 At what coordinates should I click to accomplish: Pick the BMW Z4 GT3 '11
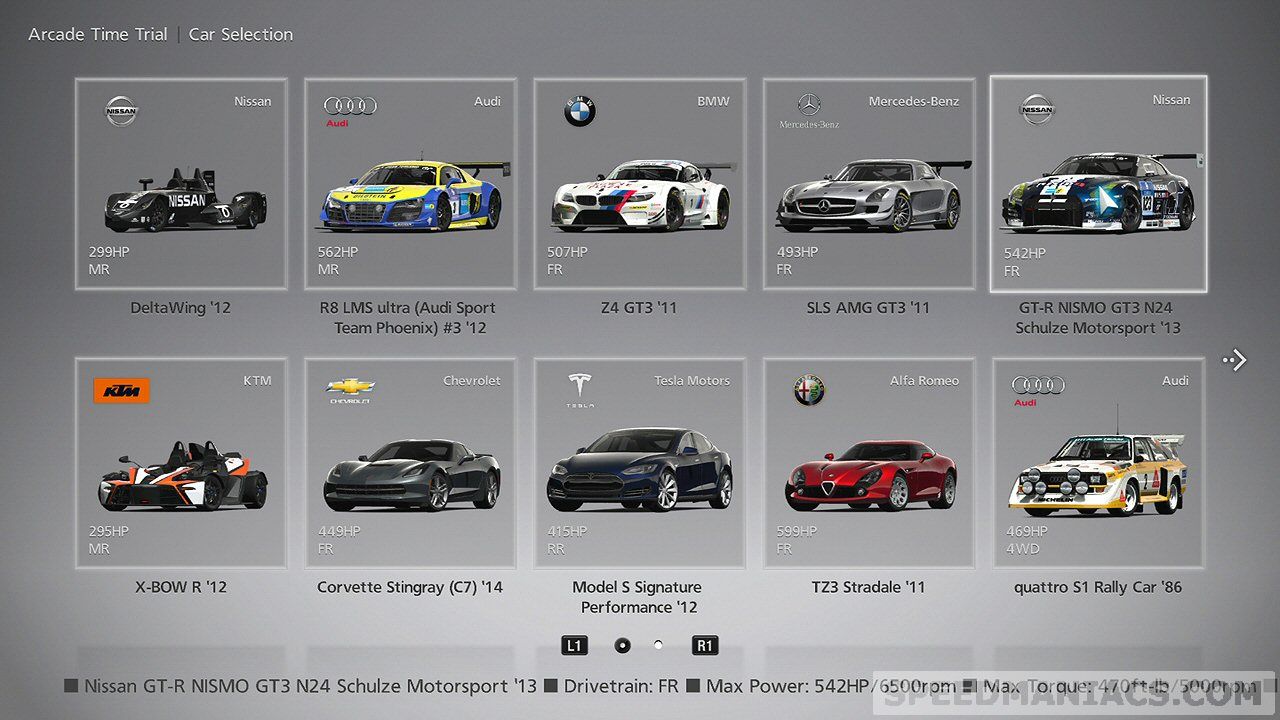pos(639,185)
